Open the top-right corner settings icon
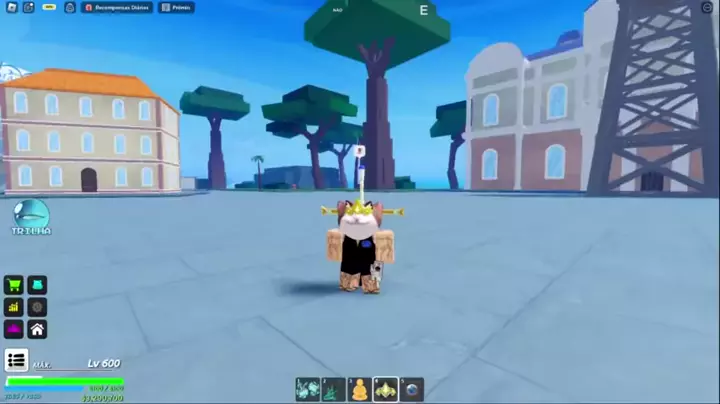Viewport: 720px width, 404px height. pyautogui.click(x=706, y=8)
